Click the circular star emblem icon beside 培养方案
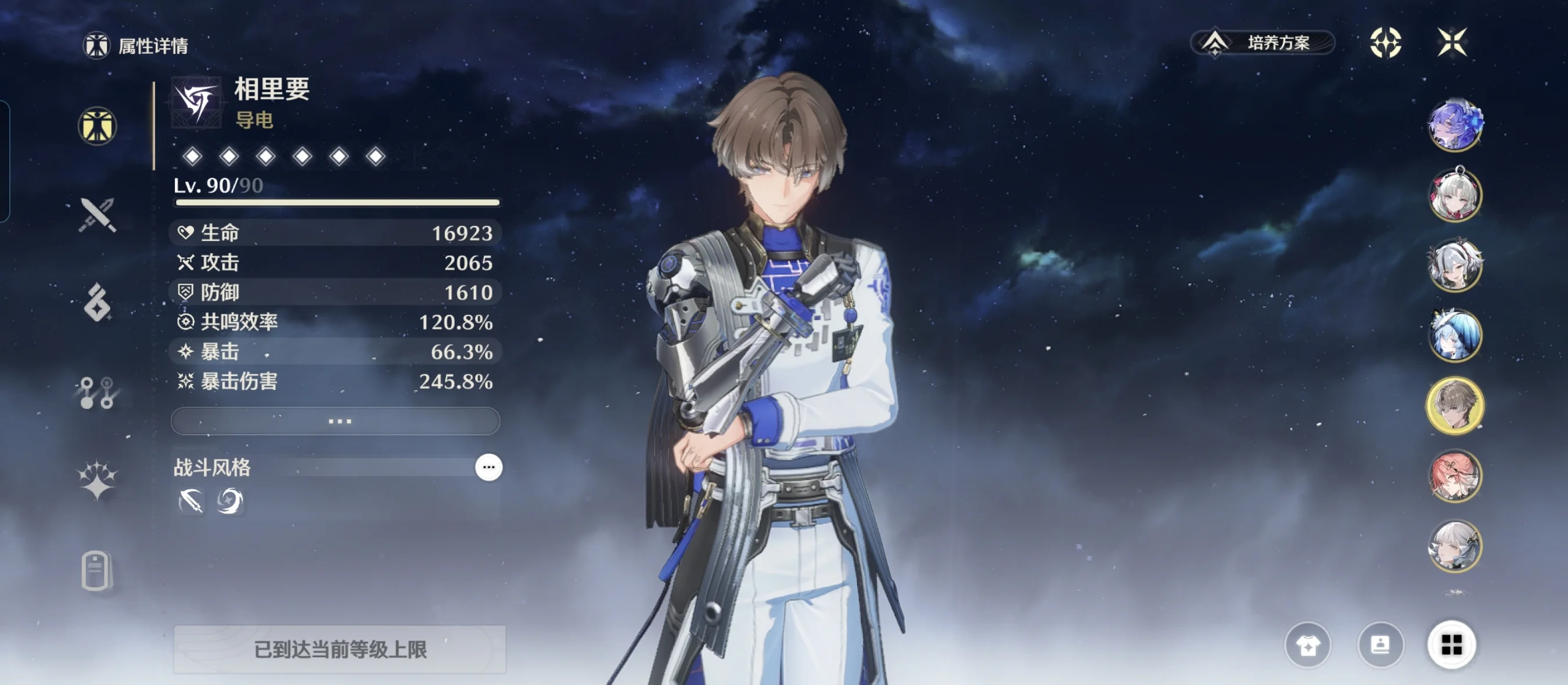1568x685 pixels. point(1386,42)
